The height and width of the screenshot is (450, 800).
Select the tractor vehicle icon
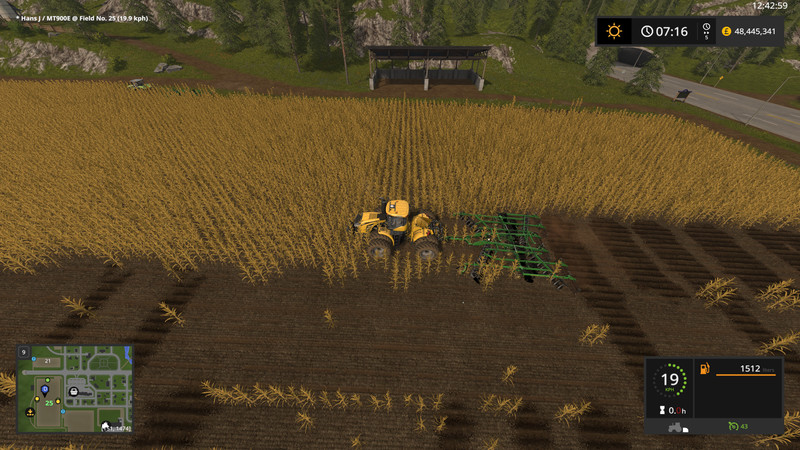click(676, 427)
